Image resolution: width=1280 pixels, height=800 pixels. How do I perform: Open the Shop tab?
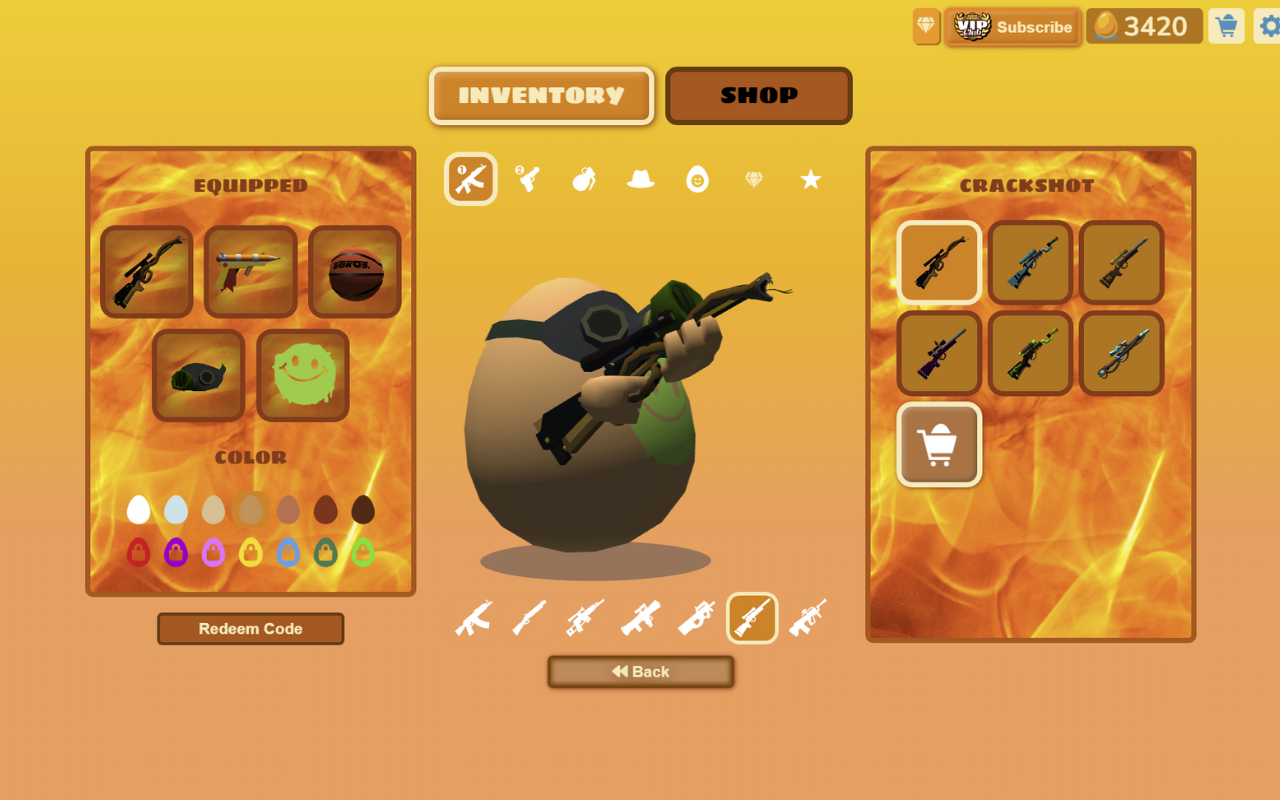[758, 96]
